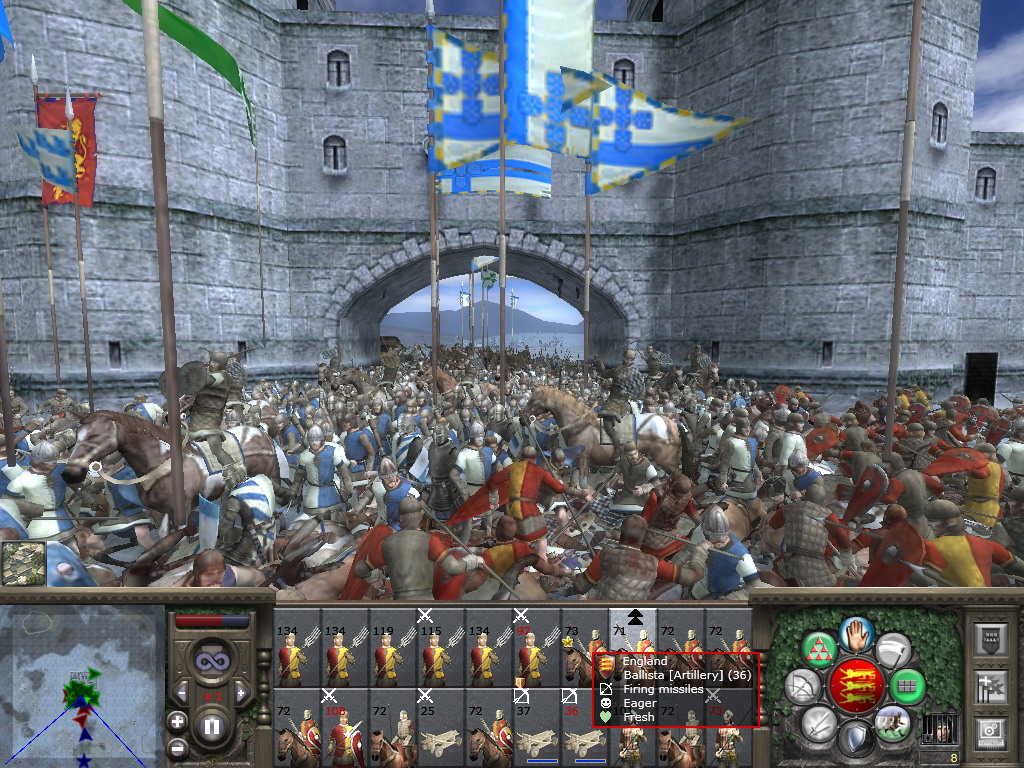This screenshot has width=1024, height=768.
Task: Zoom in the minimap with the plus button
Action: click(177, 721)
